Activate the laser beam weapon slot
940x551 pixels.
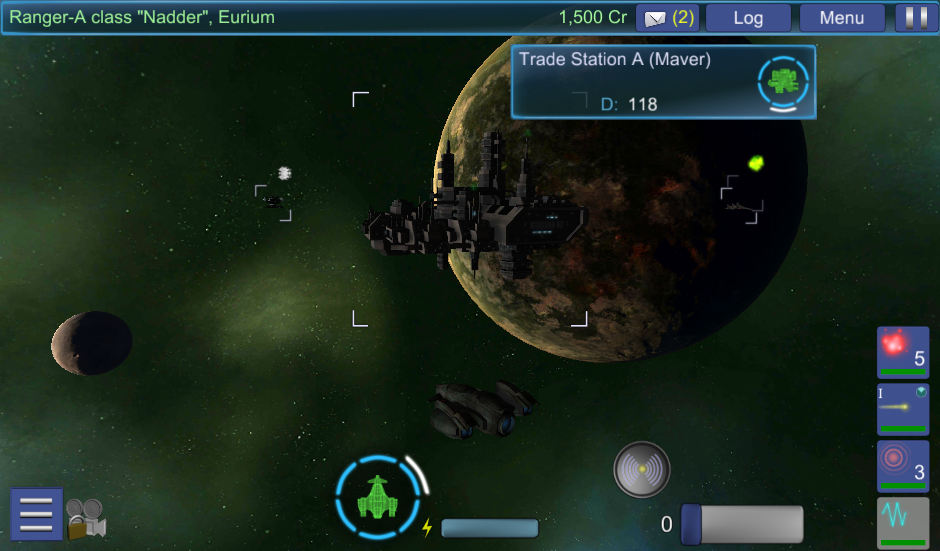coord(902,409)
